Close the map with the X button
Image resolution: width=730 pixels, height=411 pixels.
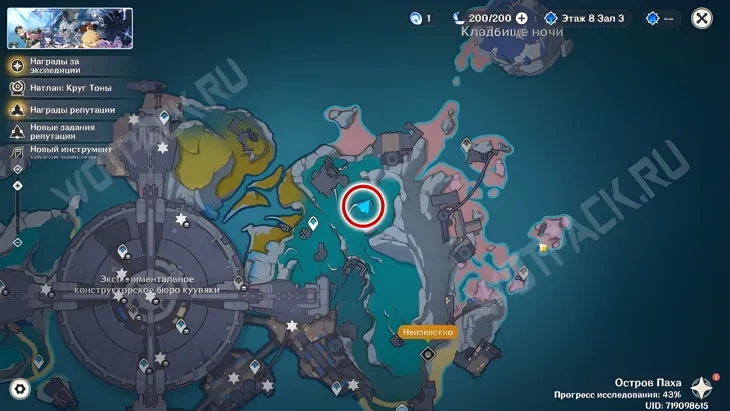(702, 18)
